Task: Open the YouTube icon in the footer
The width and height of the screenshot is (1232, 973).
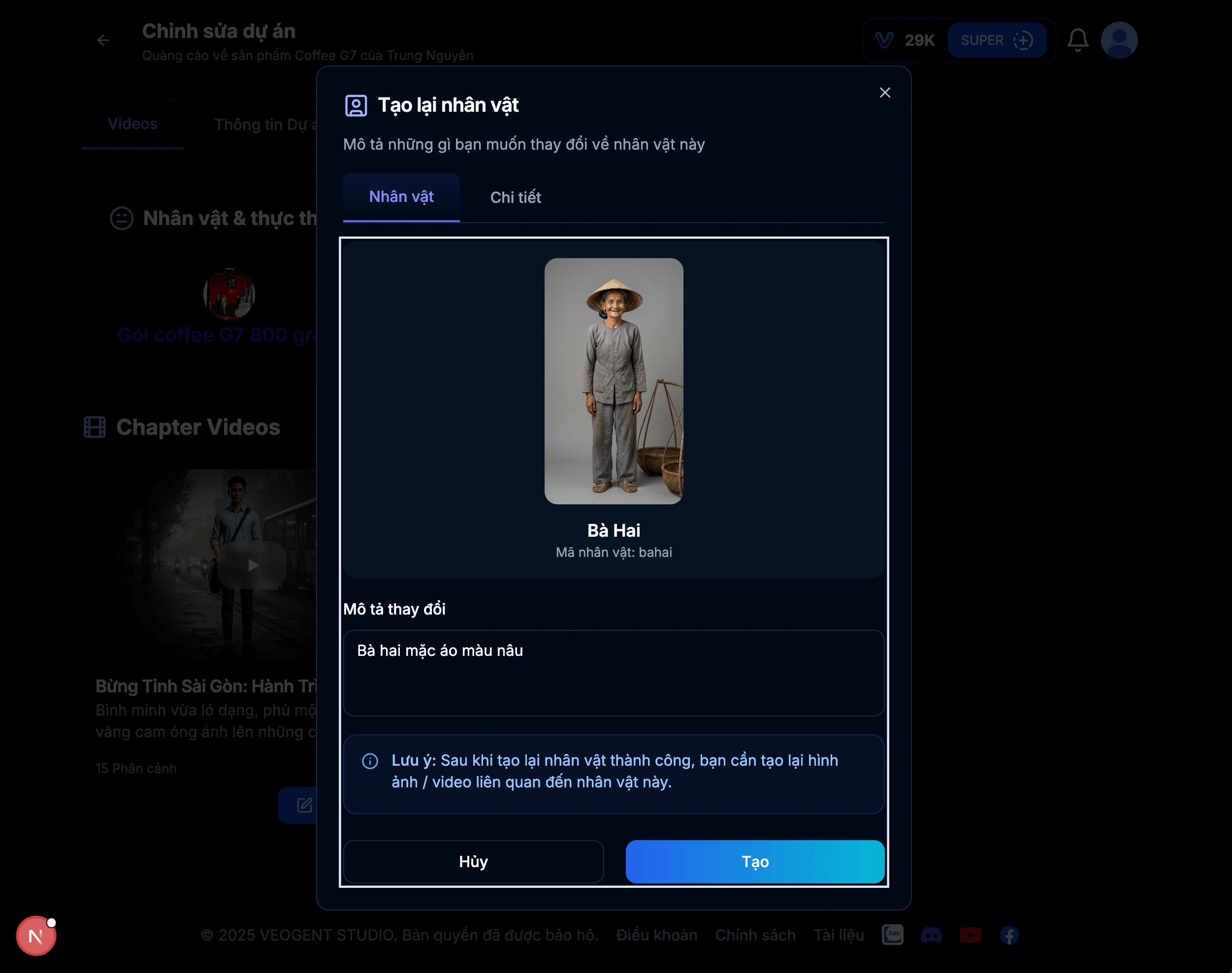Action: pos(971,935)
